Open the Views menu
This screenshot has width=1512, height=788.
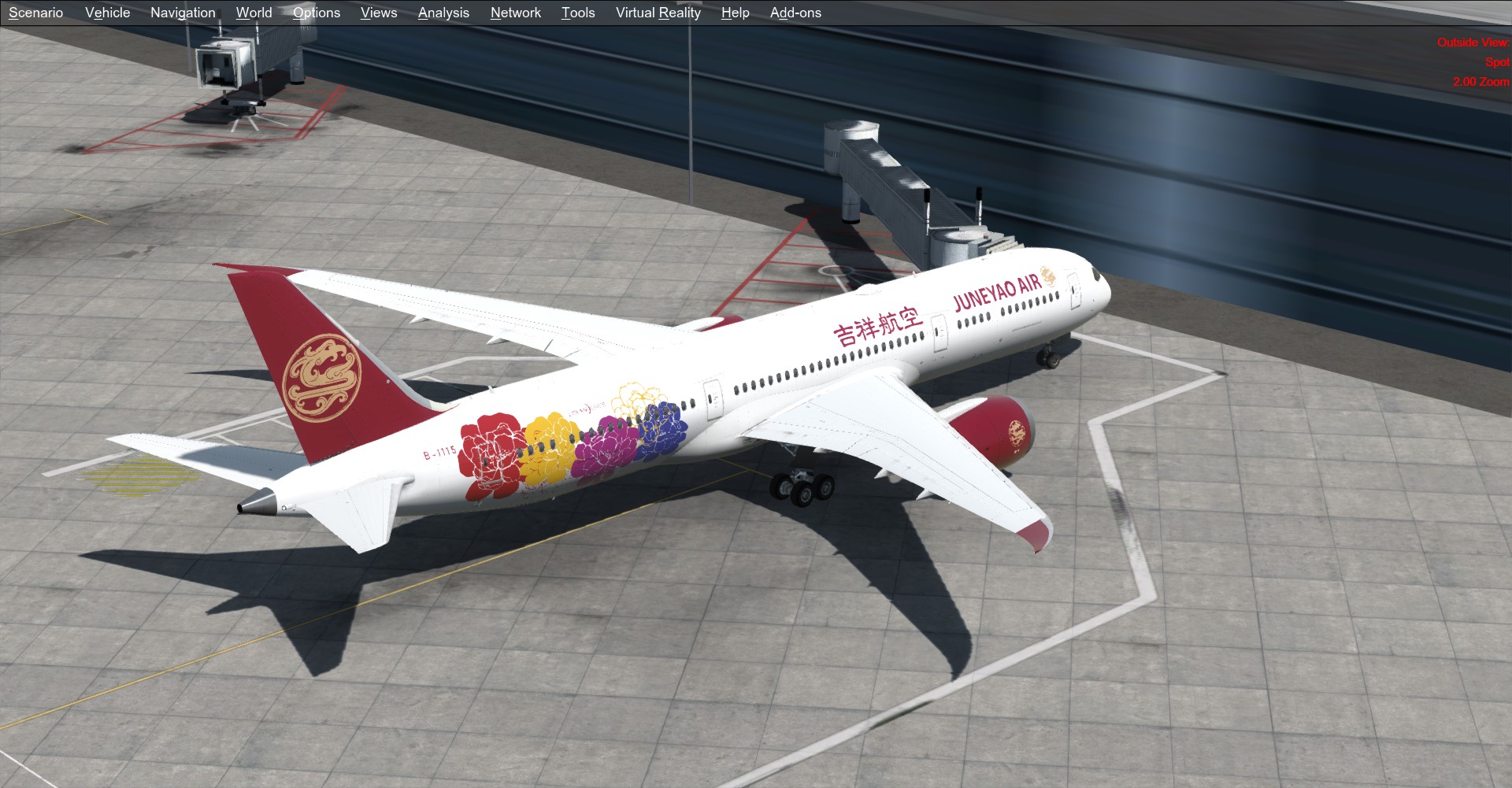[x=378, y=13]
